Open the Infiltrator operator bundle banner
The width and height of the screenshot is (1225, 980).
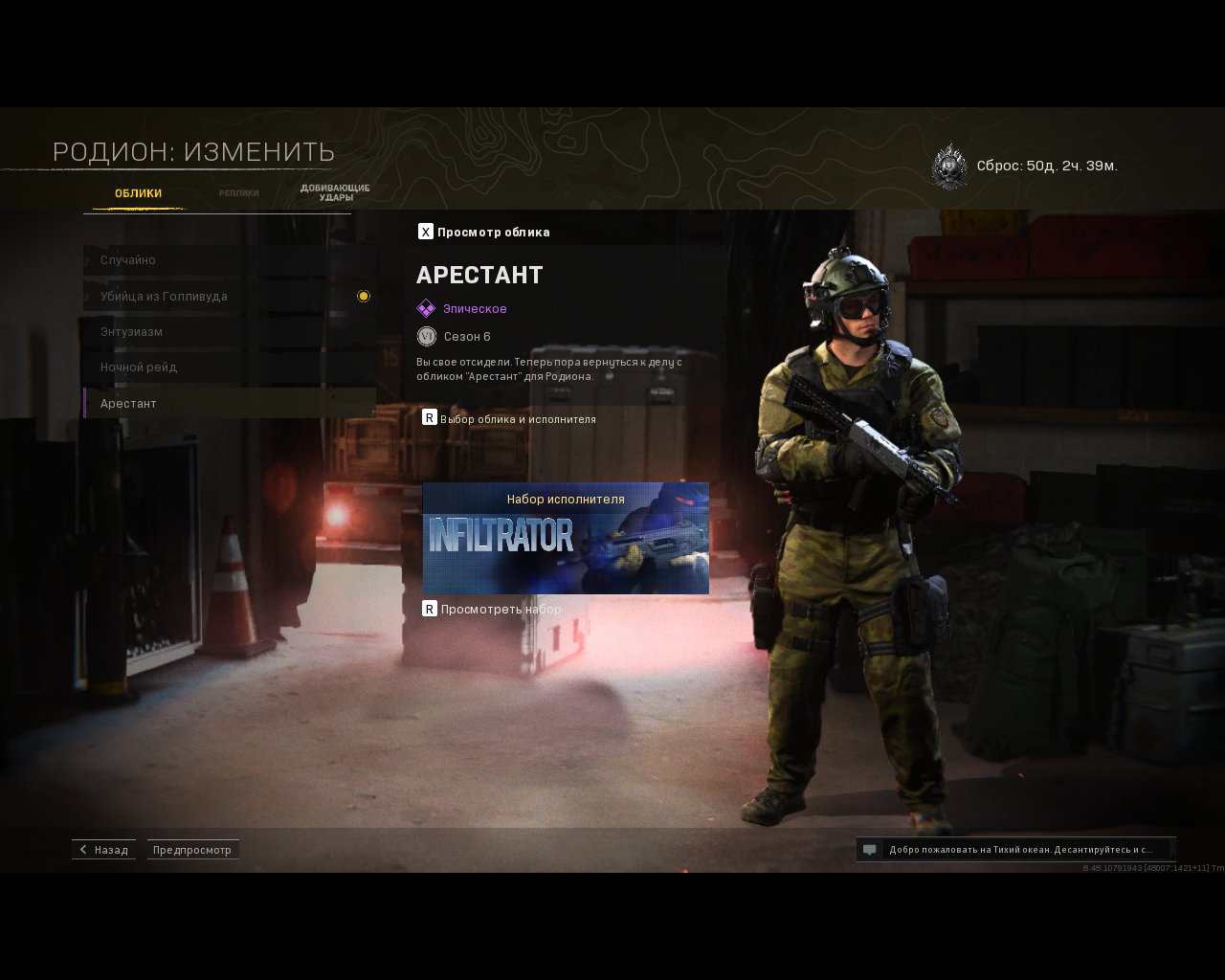pyautogui.click(x=566, y=539)
